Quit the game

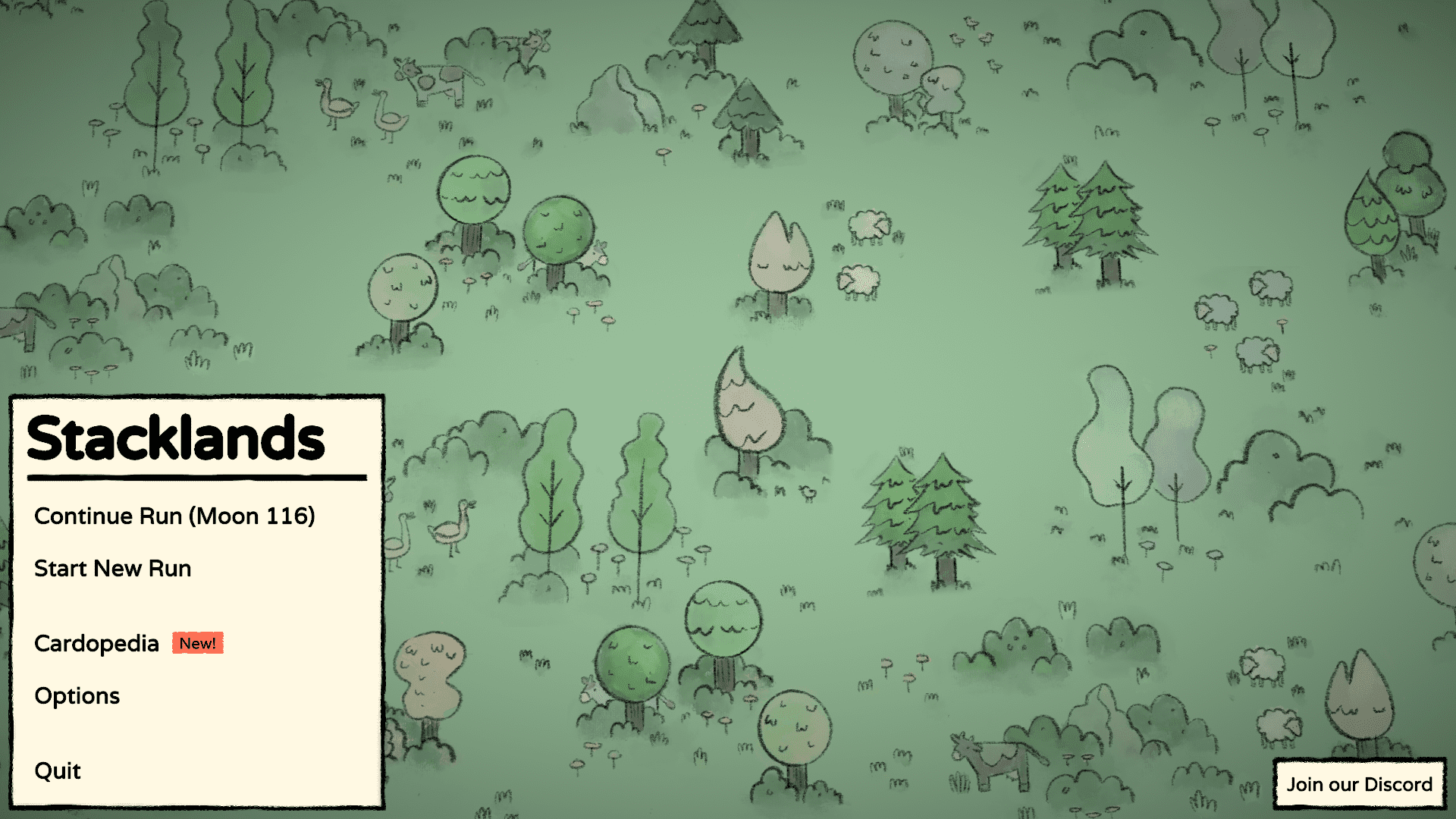point(58,771)
